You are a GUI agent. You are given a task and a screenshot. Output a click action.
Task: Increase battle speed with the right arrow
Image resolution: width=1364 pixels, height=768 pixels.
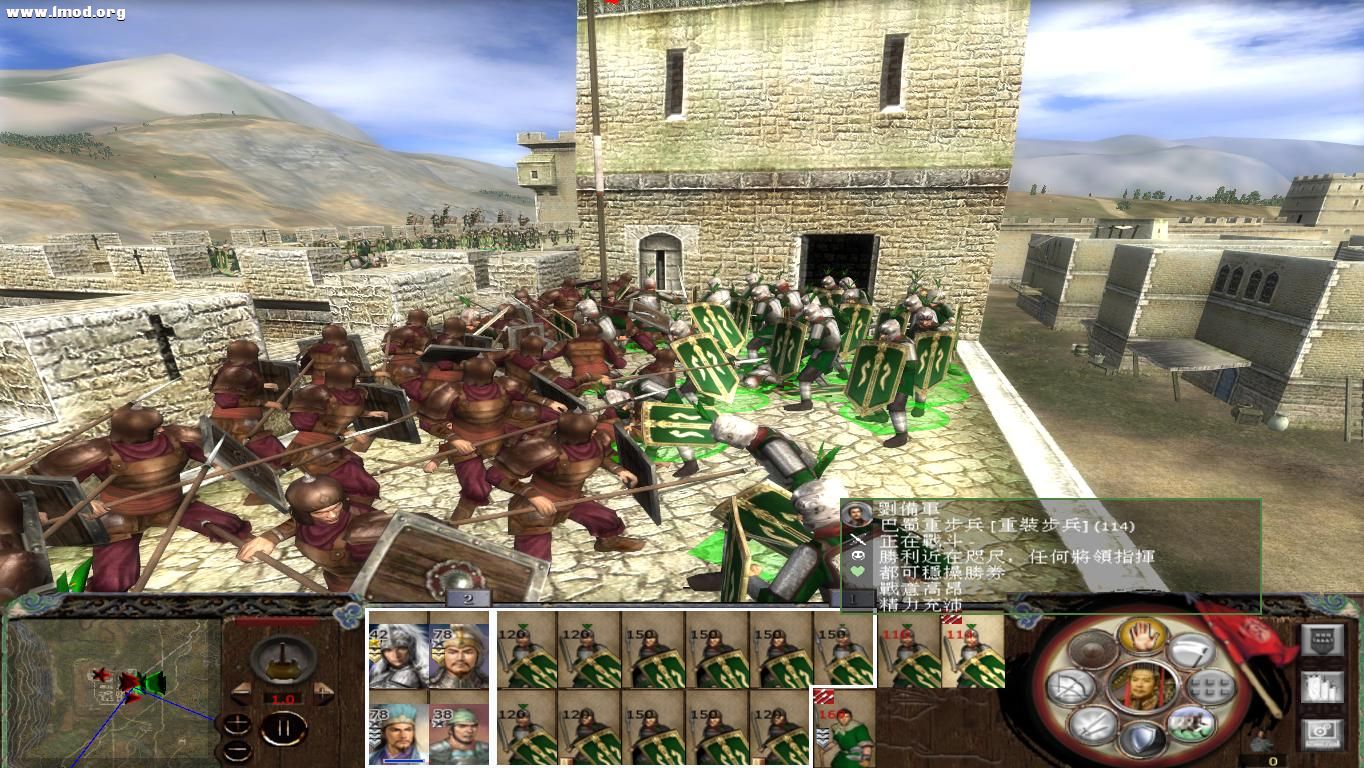(x=323, y=693)
